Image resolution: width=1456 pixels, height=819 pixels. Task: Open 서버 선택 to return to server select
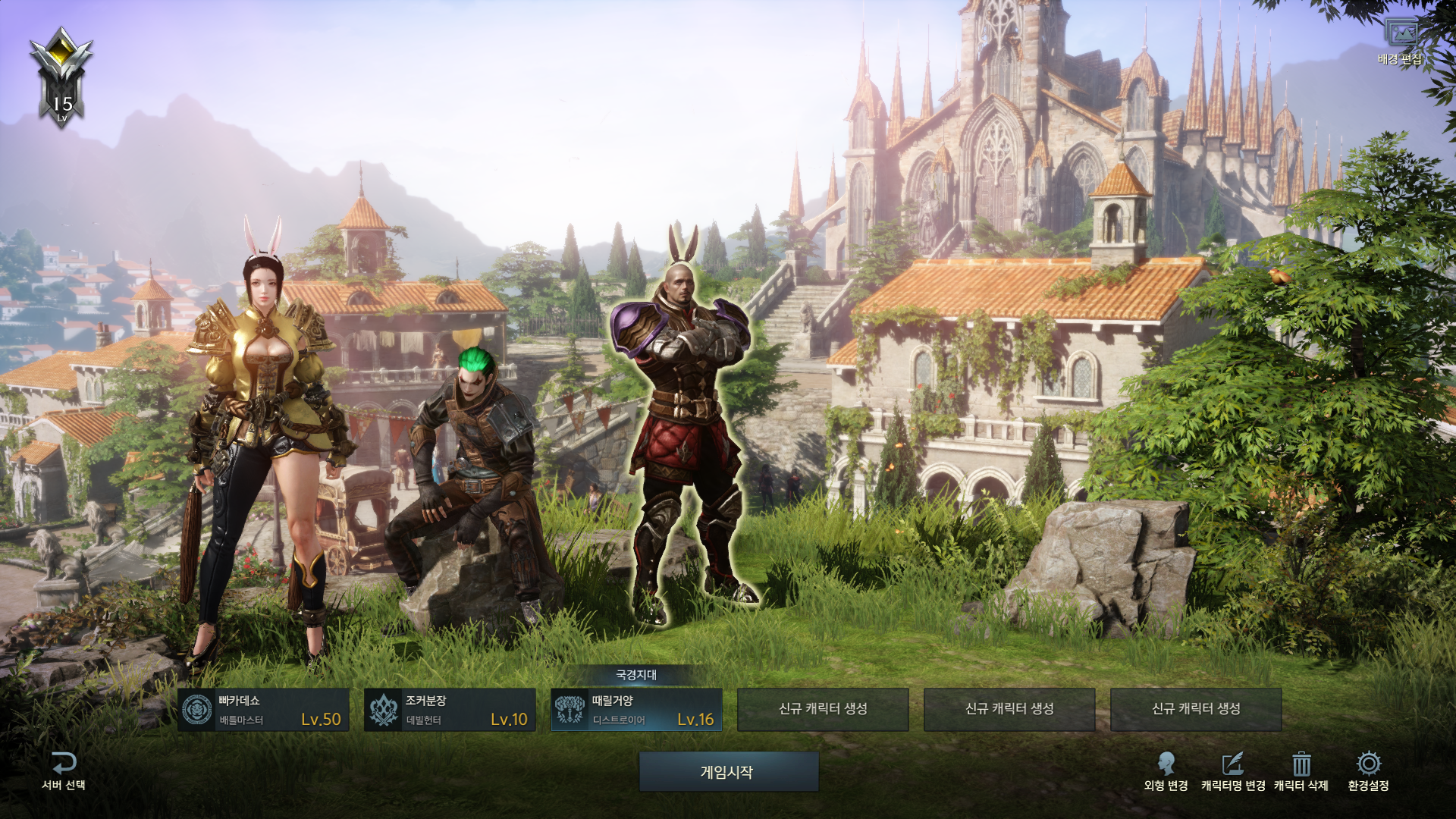pyautogui.click(x=64, y=771)
